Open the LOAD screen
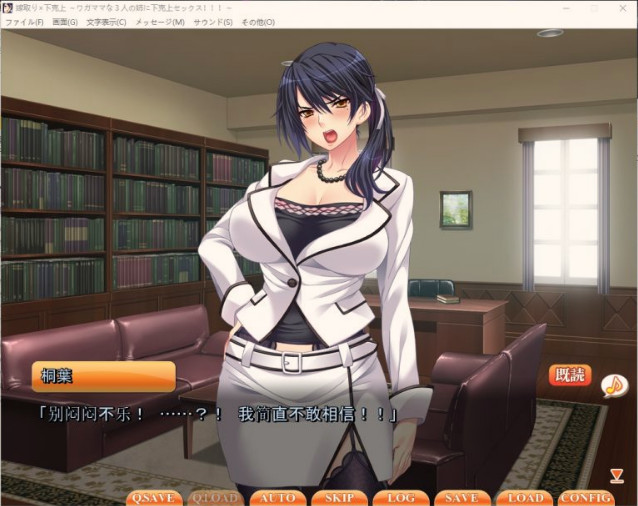This screenshot has width=638, height=506. pos(524,497)
